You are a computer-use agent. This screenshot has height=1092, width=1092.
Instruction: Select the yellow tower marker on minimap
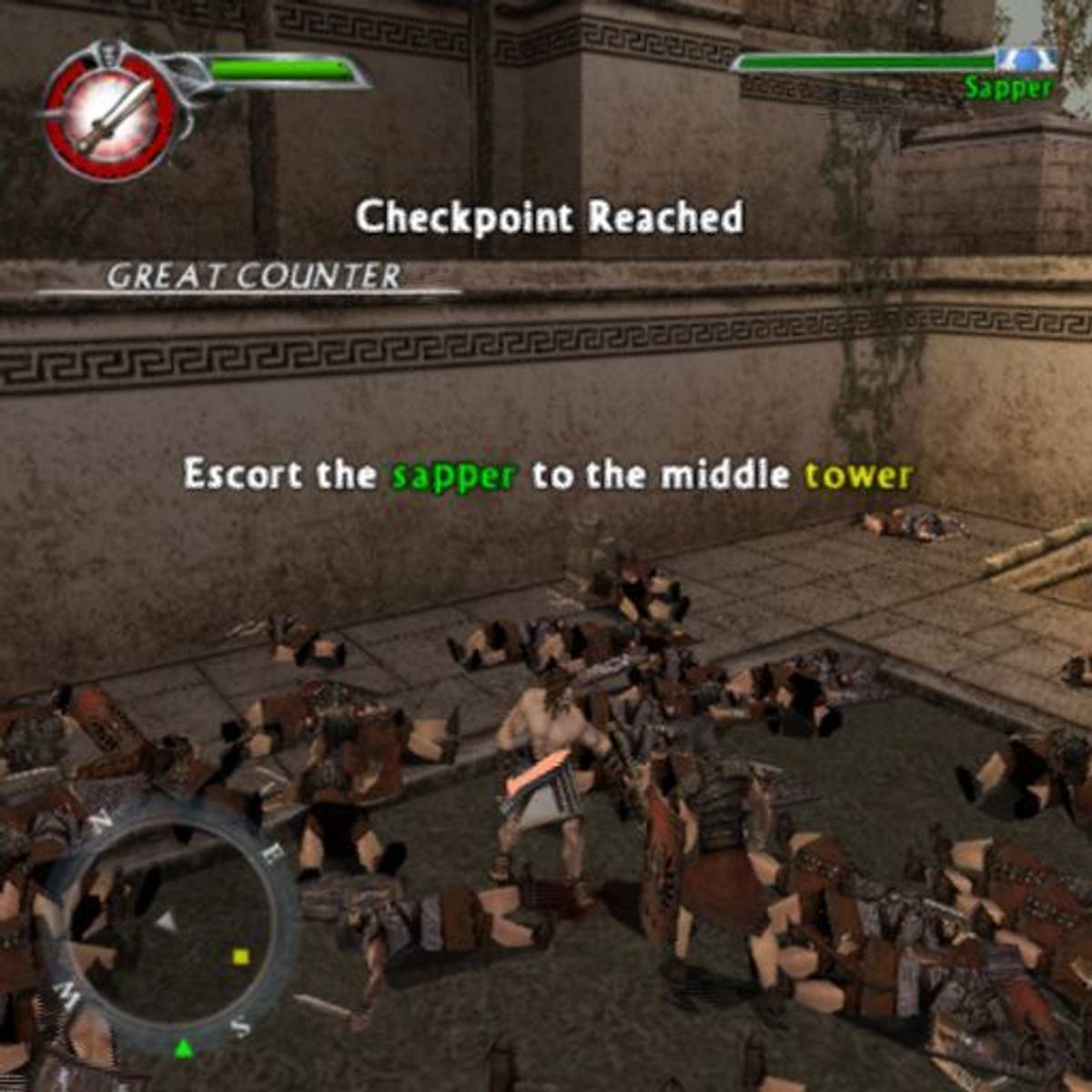pyautogui.click(x=241, y=956)
